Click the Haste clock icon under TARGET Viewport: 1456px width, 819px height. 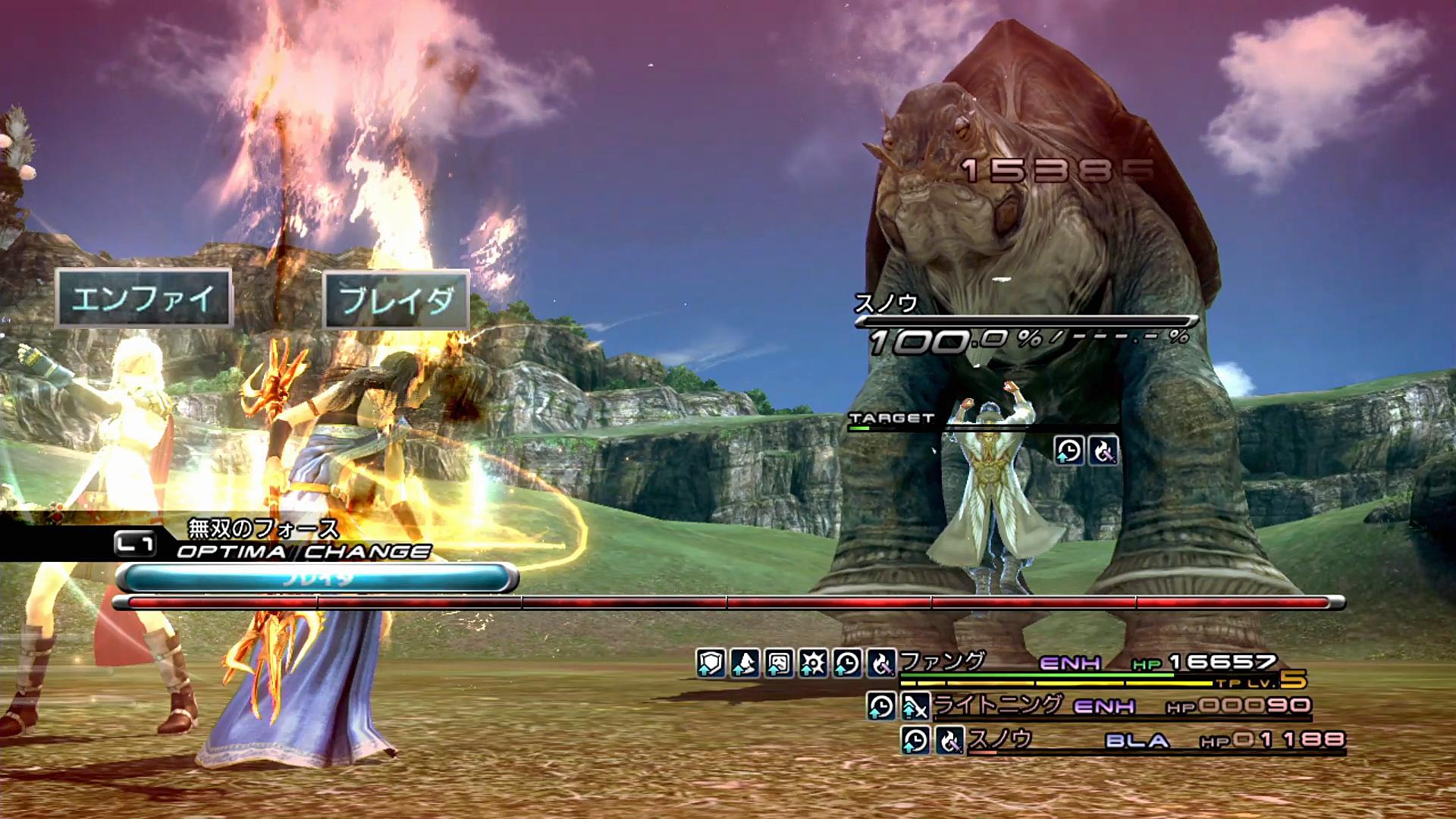(1068, 451)
